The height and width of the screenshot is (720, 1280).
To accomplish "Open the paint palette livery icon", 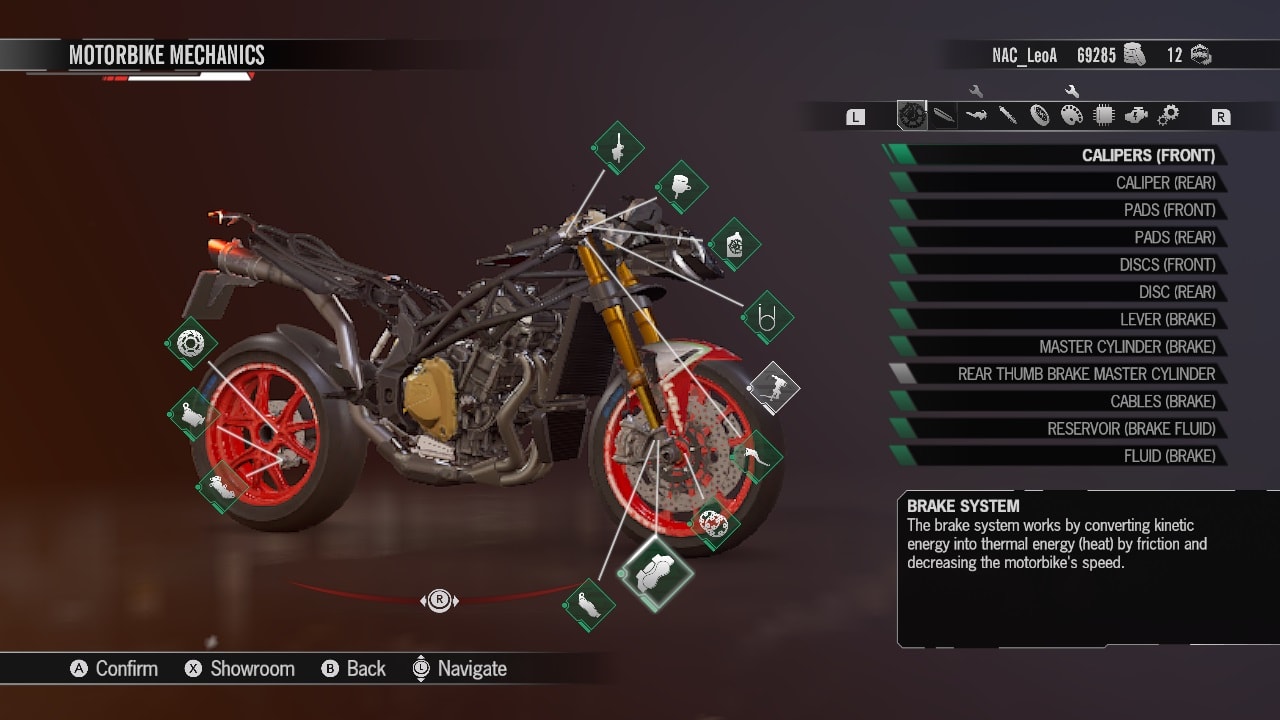I will tap(1070, 115).
